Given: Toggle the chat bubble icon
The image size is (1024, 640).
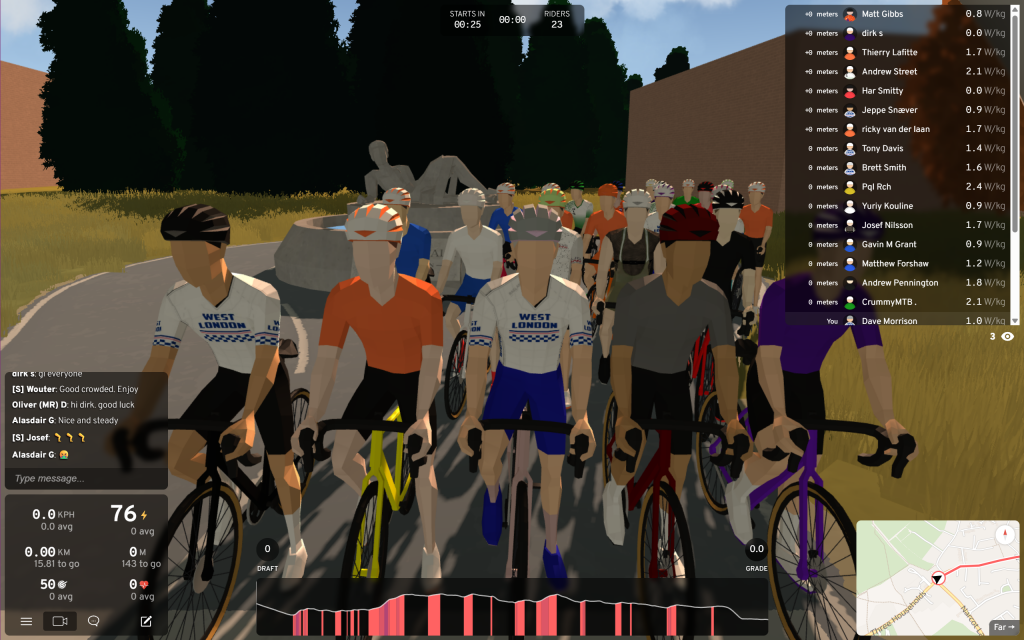Looking at the screenshot, I should point(94,621).
